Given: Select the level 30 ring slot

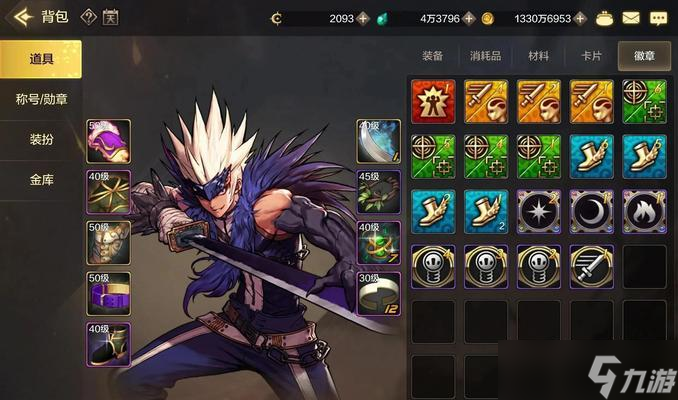Looking at the screenshot, I should [379, 294].
